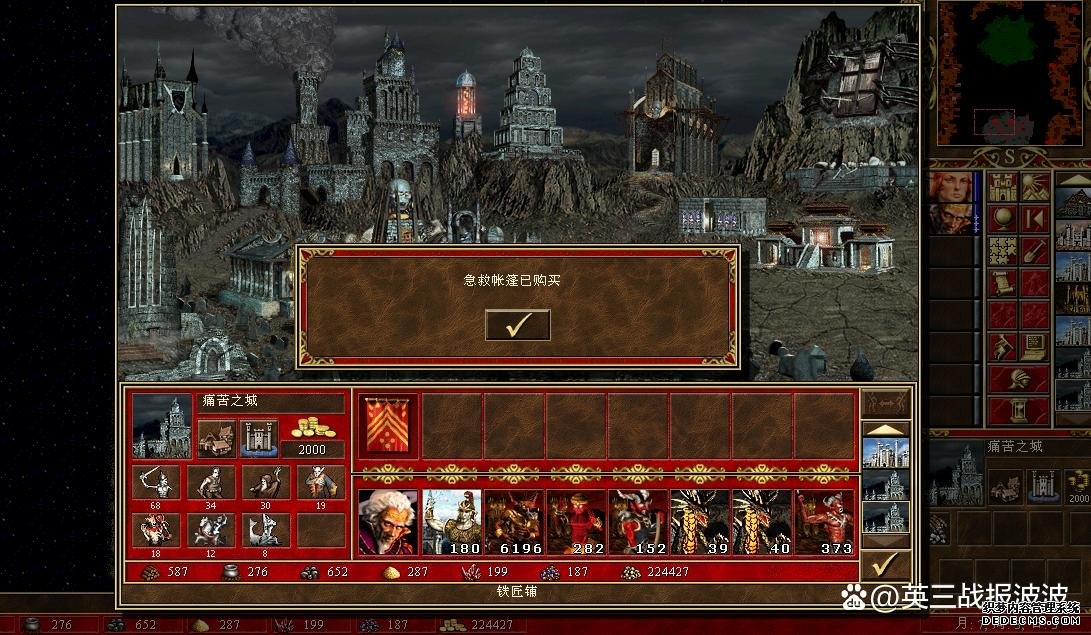The image size is (1091, 635).
Task: Confirm the first aid tent purchase dialog
Action: click(x=517, y=325)
